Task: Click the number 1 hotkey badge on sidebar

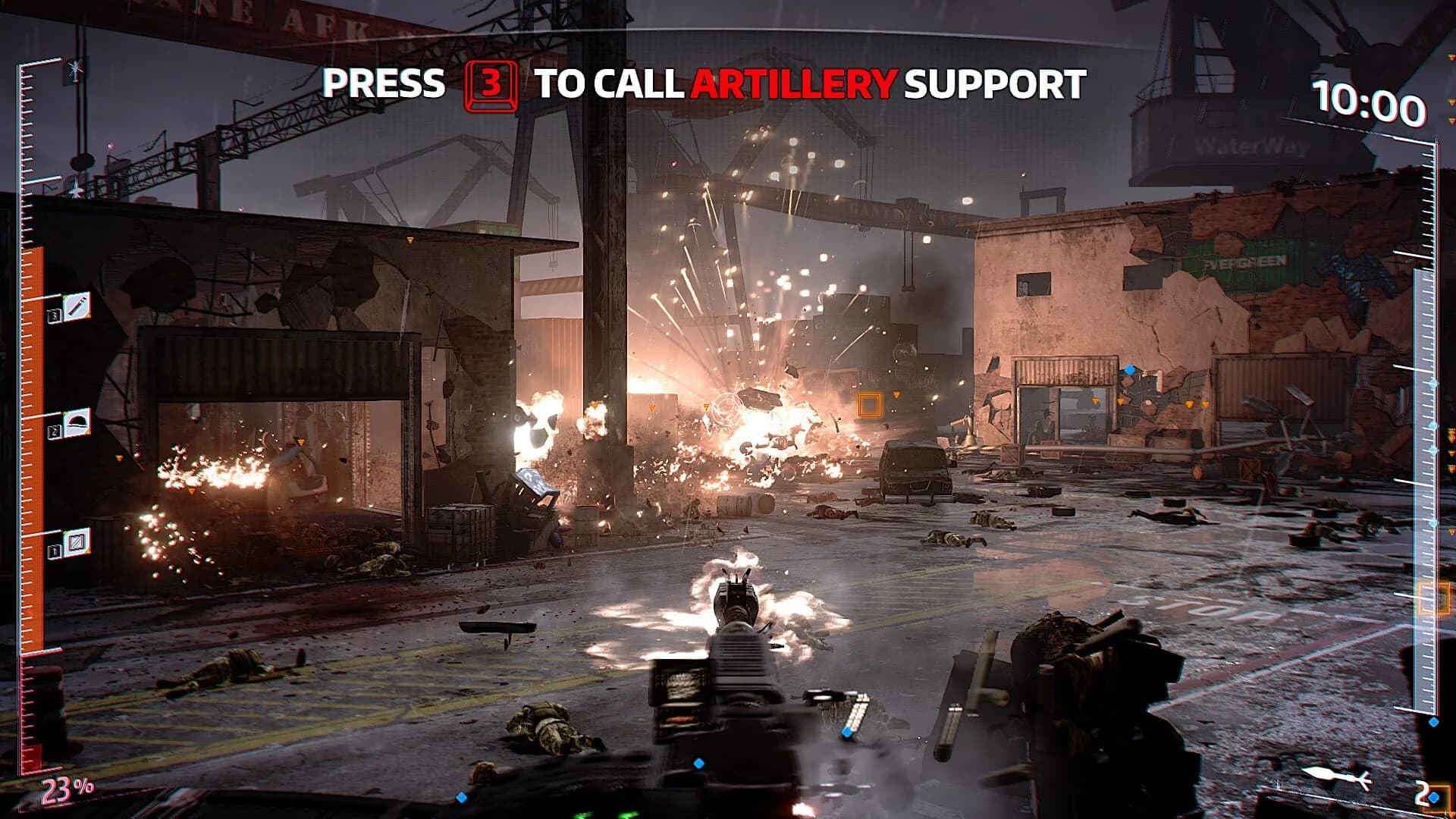Action: (55, 551)
